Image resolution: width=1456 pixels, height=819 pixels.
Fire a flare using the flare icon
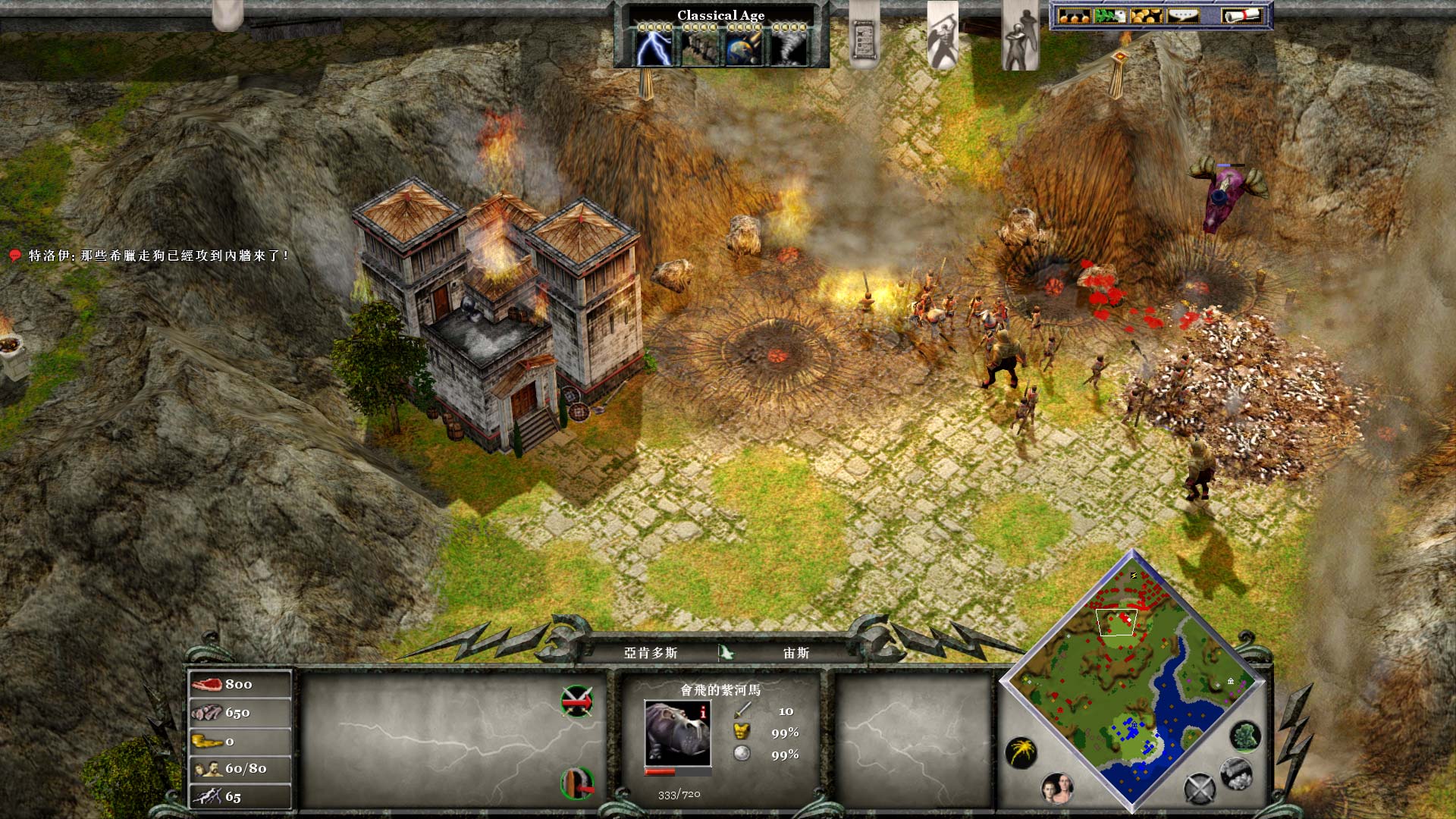pyautogui.click(x=1021, y=752)
